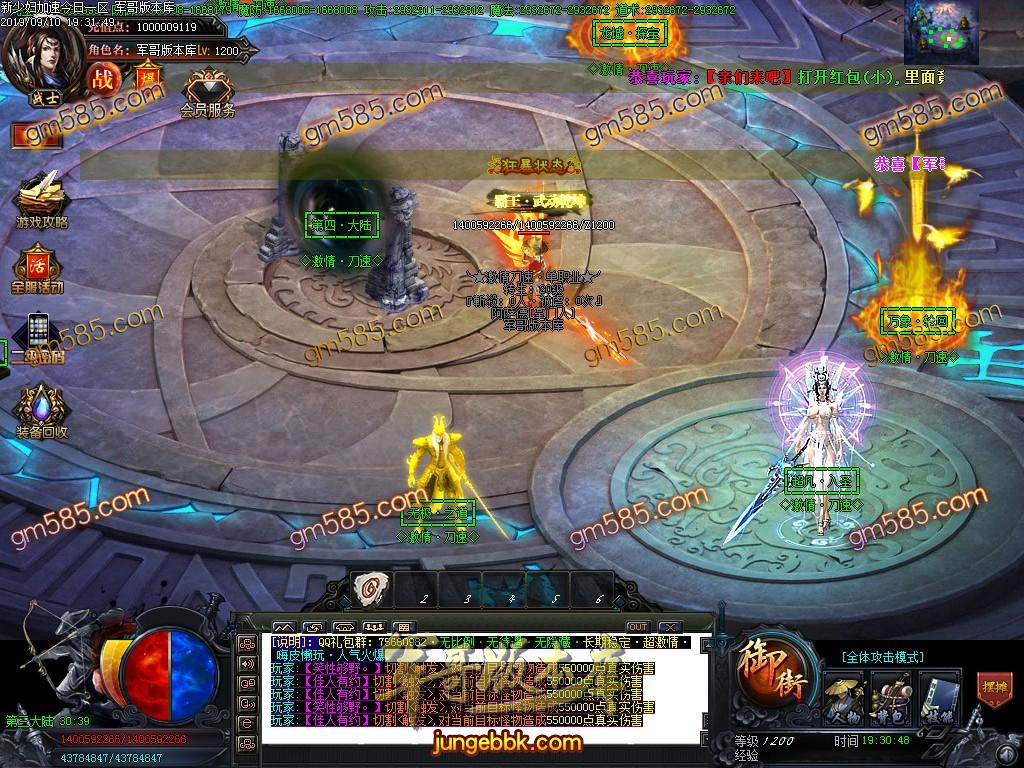Image resolution: width=1024 pixels, height=768 pixels.
Task: Click the phone QR code icon
Action: (38, 332)
